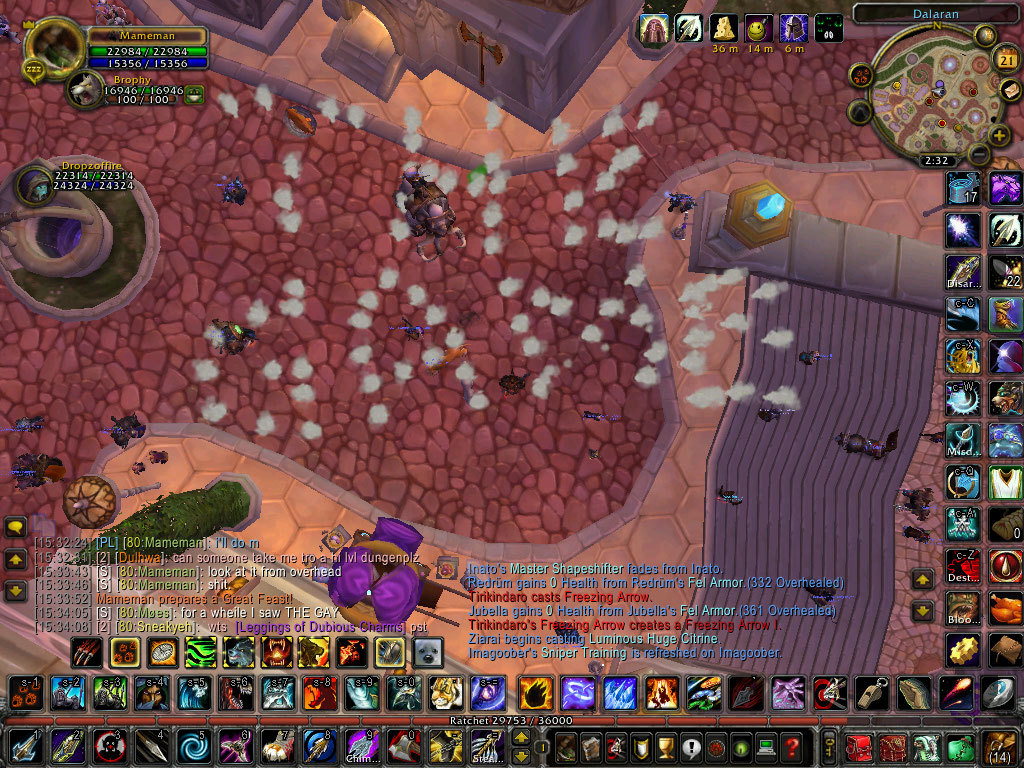The image size is (1024, 768).
Task: Open the keyring button
Action: pos(830,747)
